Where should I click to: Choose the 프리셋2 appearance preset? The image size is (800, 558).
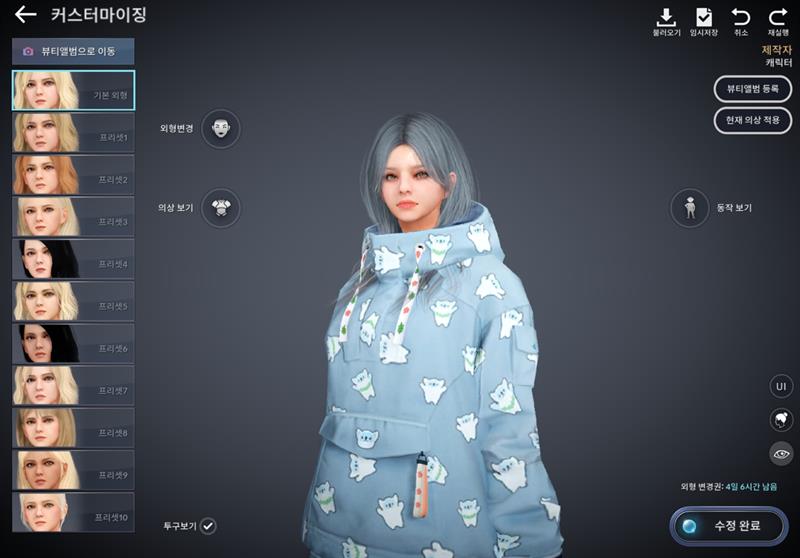tap(73, 174)
